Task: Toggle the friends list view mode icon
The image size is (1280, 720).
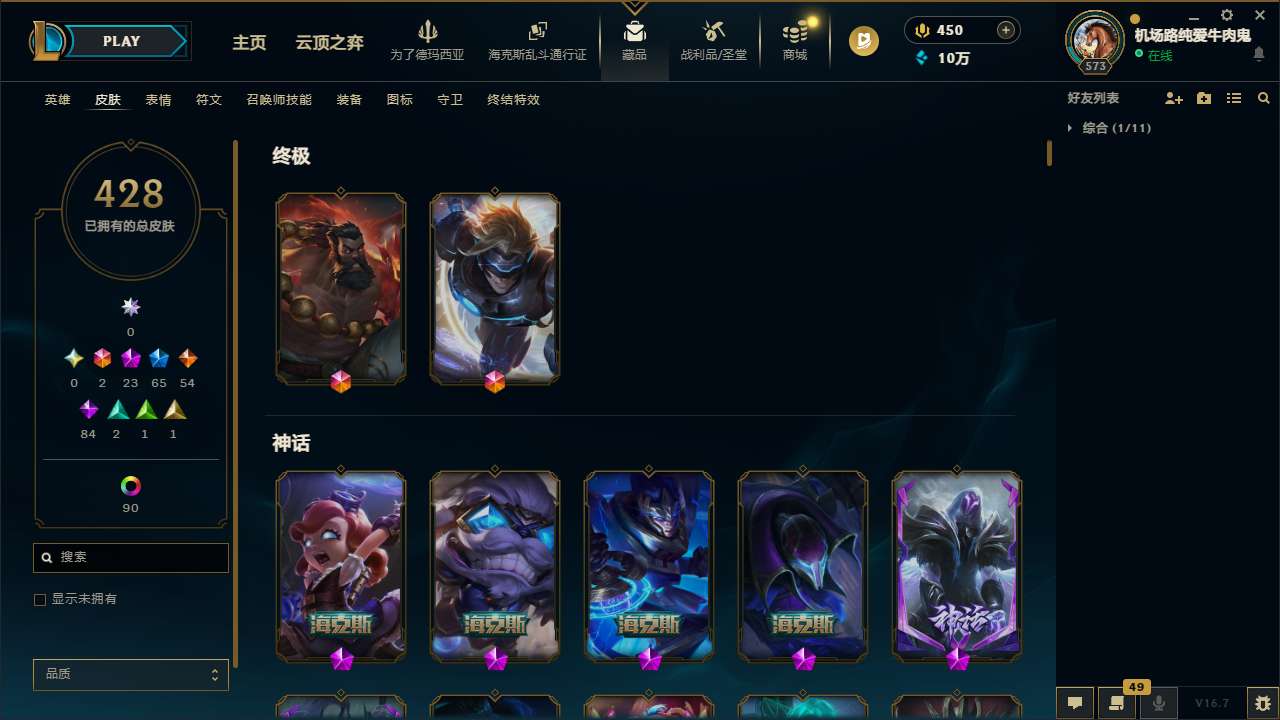Action: pos(1234,98)
